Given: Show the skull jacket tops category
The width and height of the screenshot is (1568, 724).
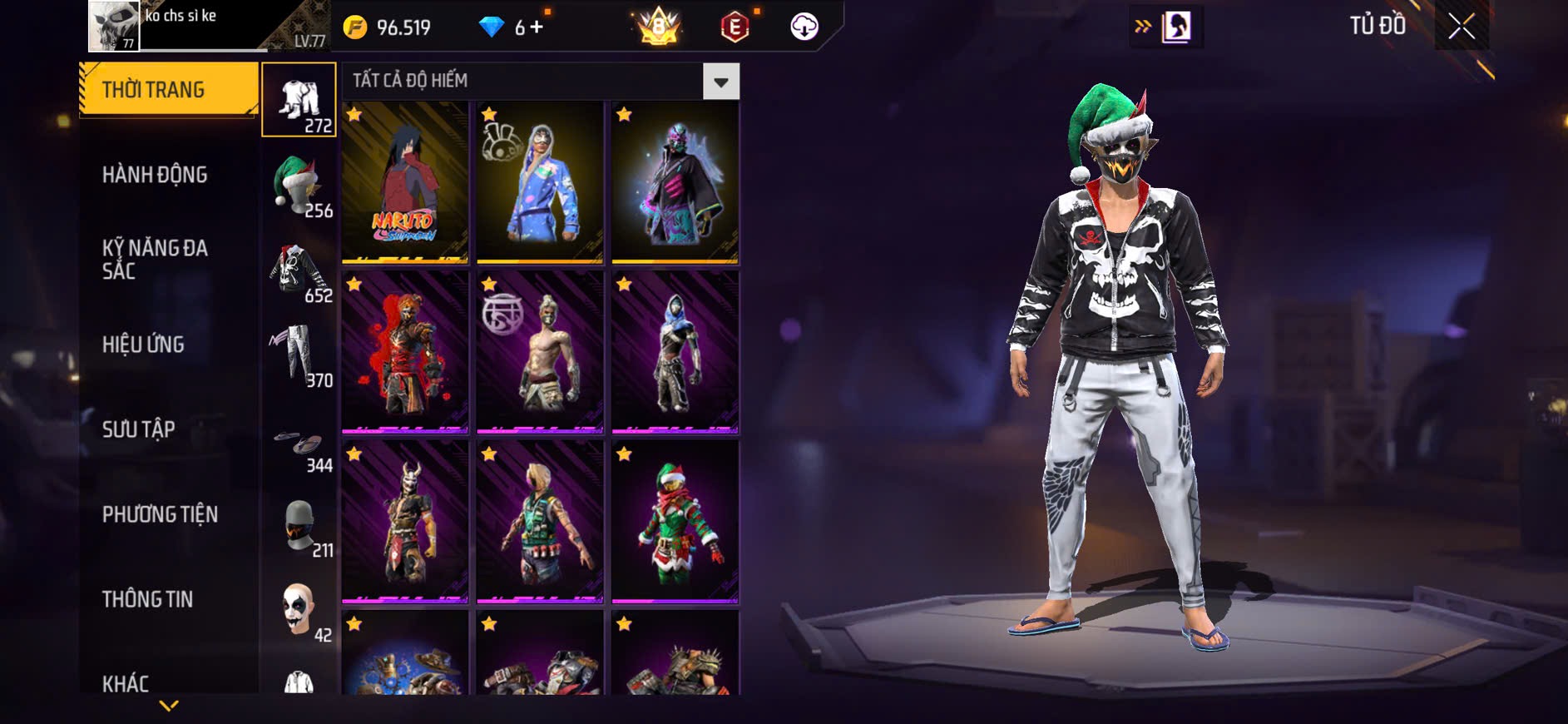Looking at the screenshot, I should pyautogui.click(x=299, y=271).
